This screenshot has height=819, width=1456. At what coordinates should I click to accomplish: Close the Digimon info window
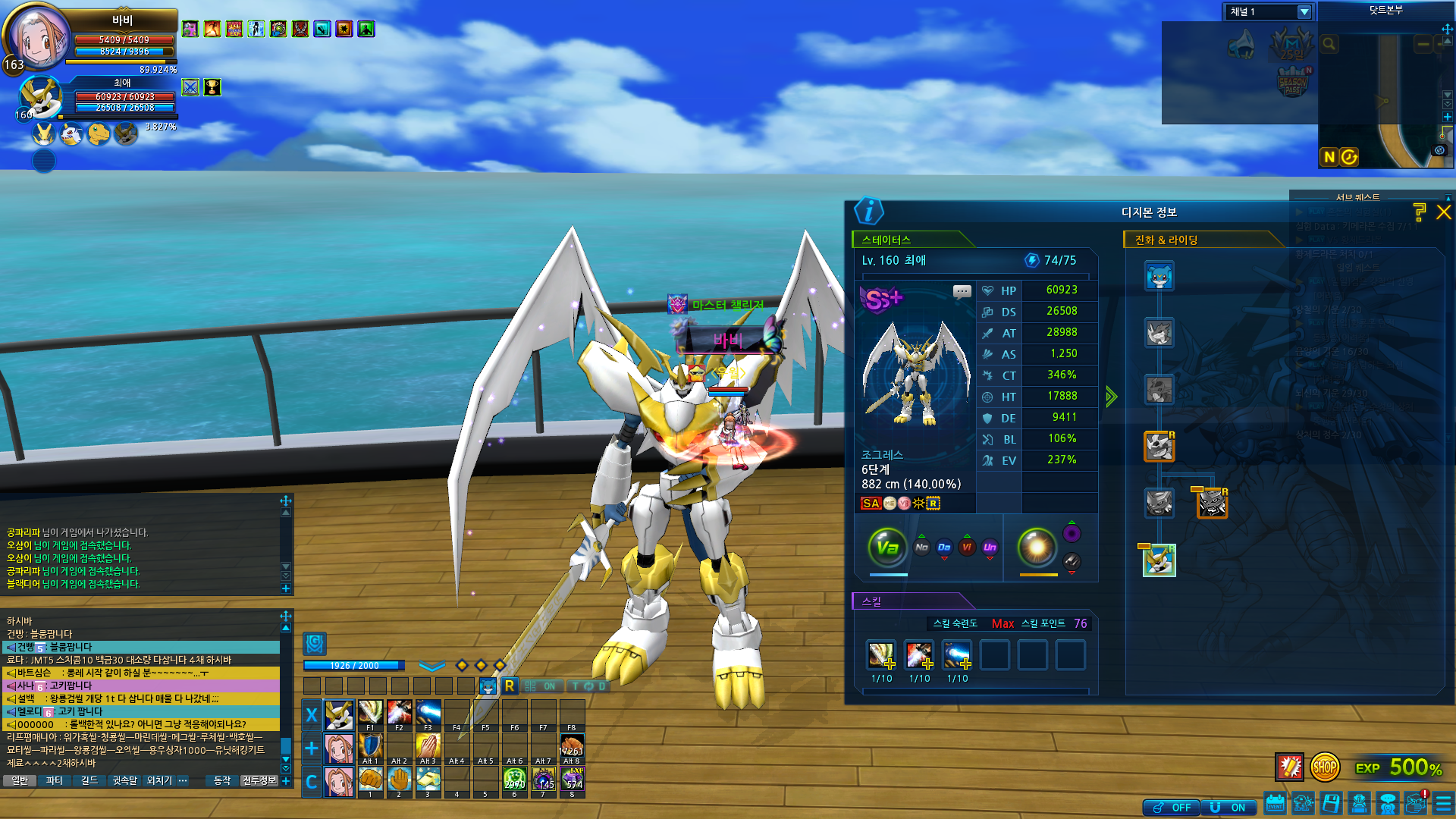pos(1443,212)
